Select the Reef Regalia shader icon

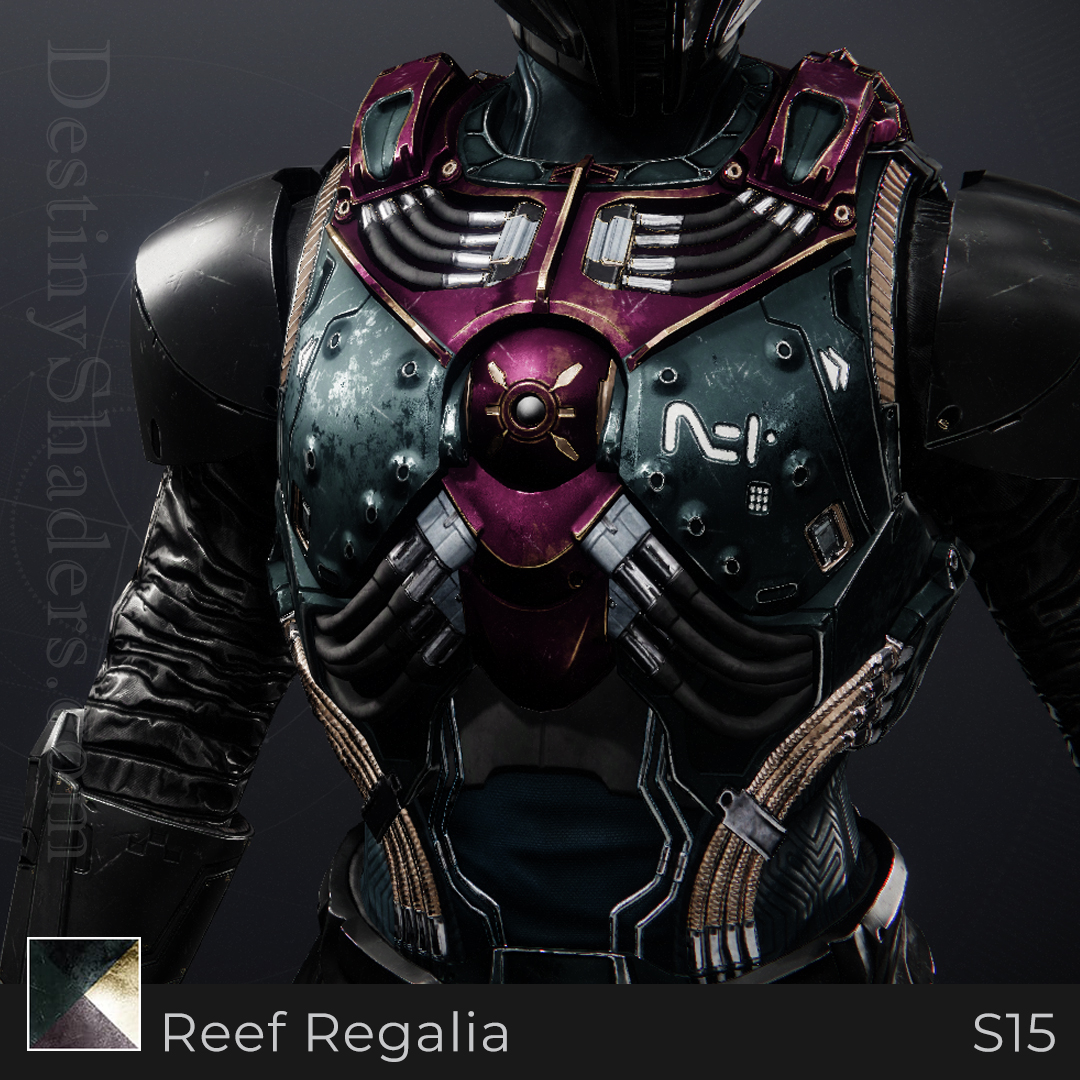(x=84, y=993)
